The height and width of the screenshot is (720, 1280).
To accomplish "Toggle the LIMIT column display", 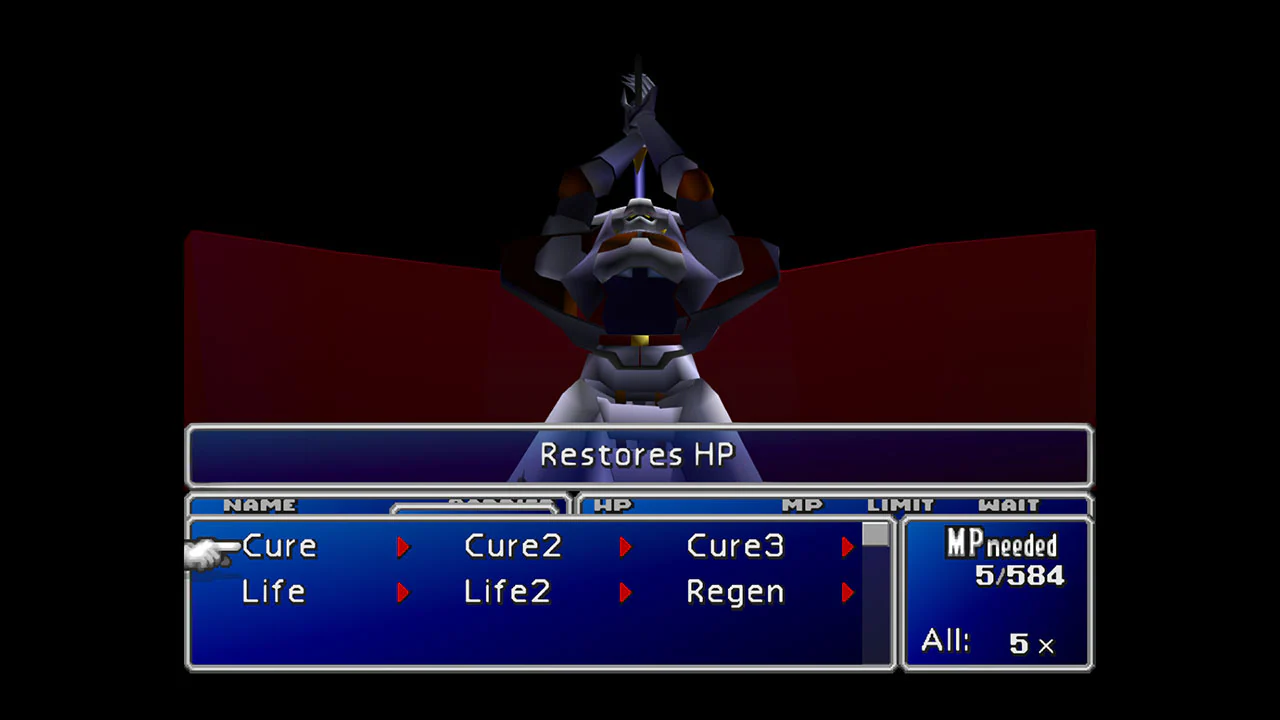I will [x=901, y=505].
